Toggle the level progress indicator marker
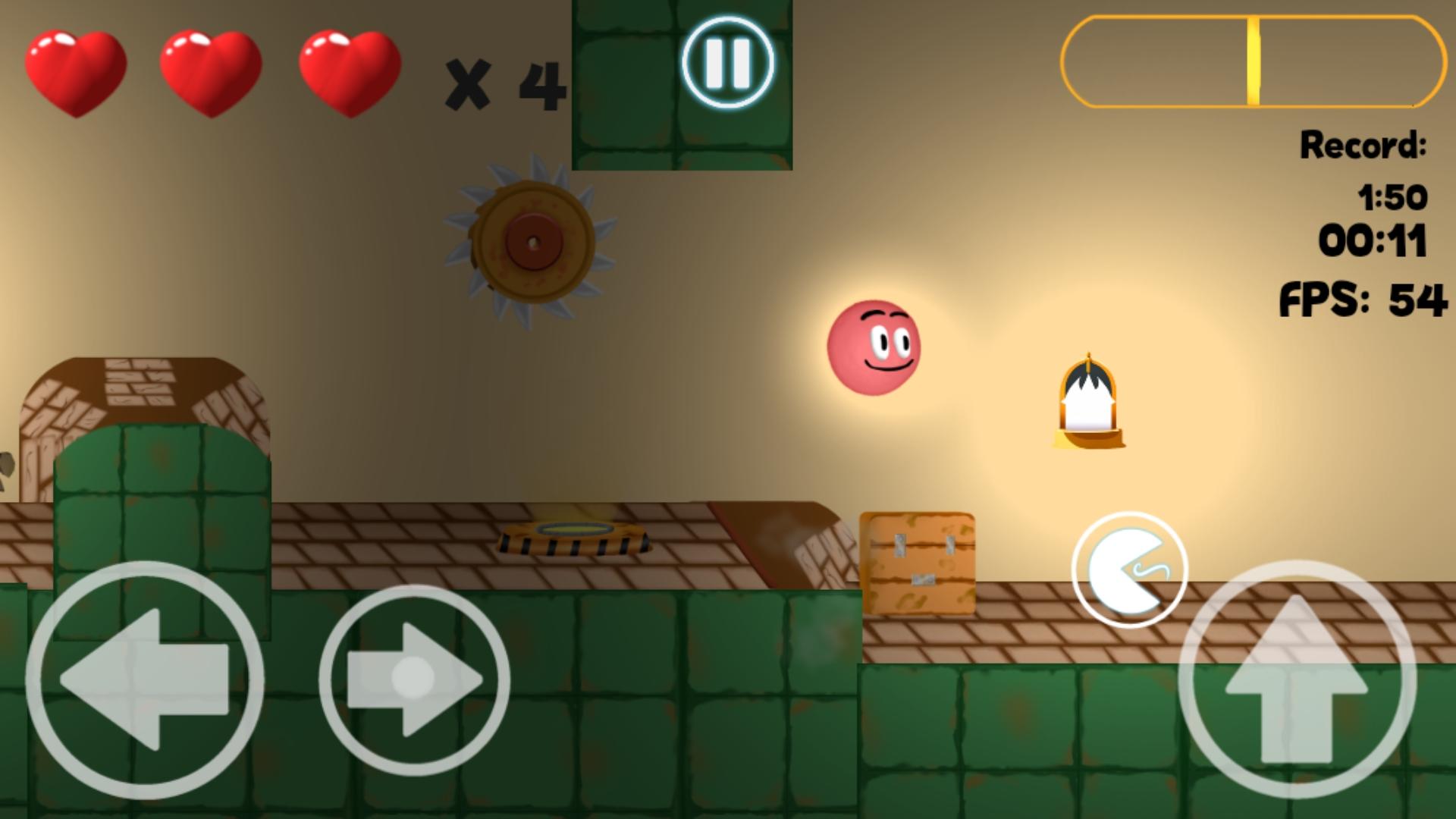This screenshot has width=1456, height=819. [x=1253, y=61]
